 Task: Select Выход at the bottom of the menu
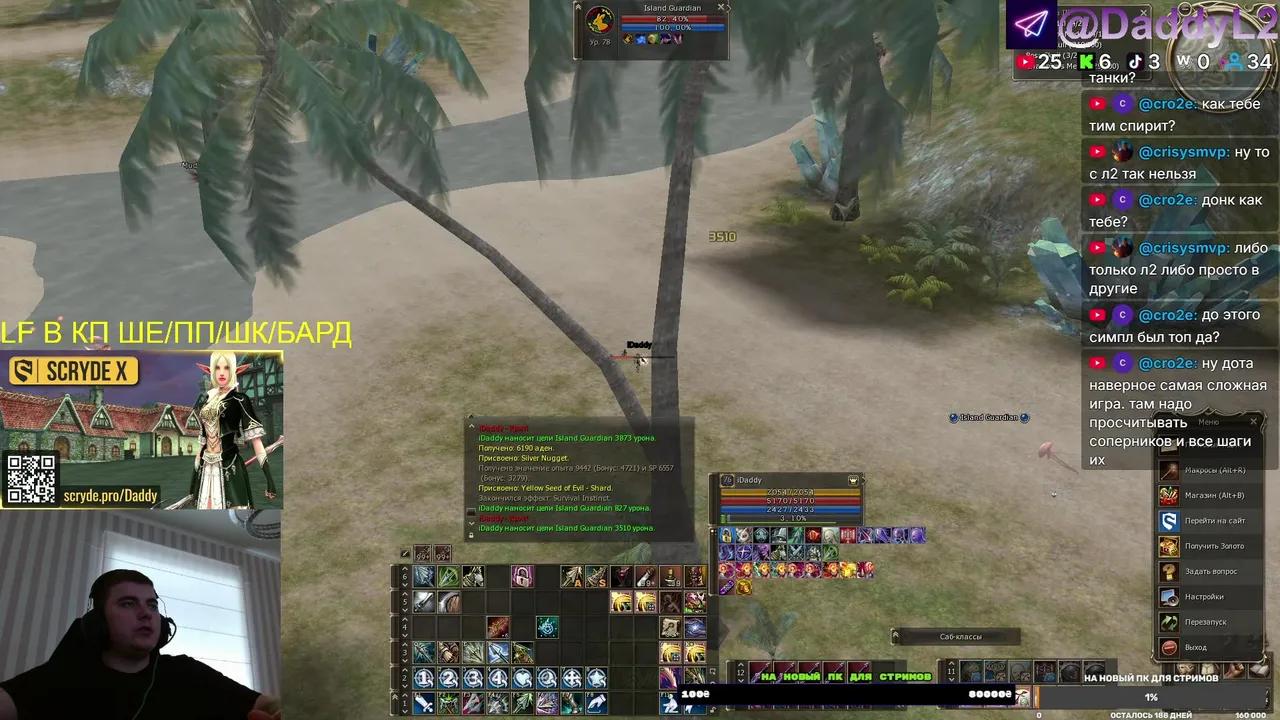coord(1169,646)
